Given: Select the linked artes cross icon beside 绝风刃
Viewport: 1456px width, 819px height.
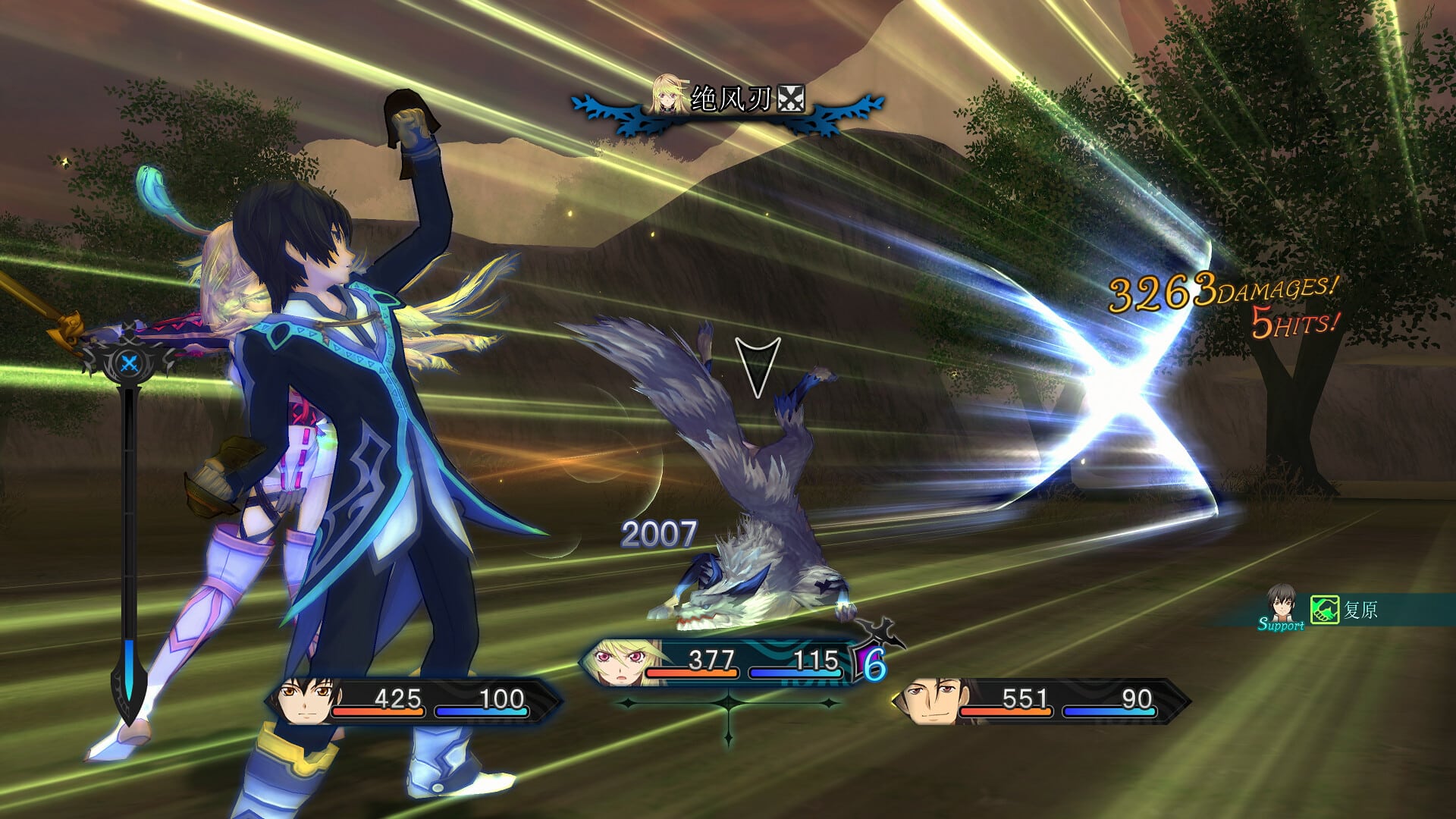Looking at the screenshot, I should (791, 97).
